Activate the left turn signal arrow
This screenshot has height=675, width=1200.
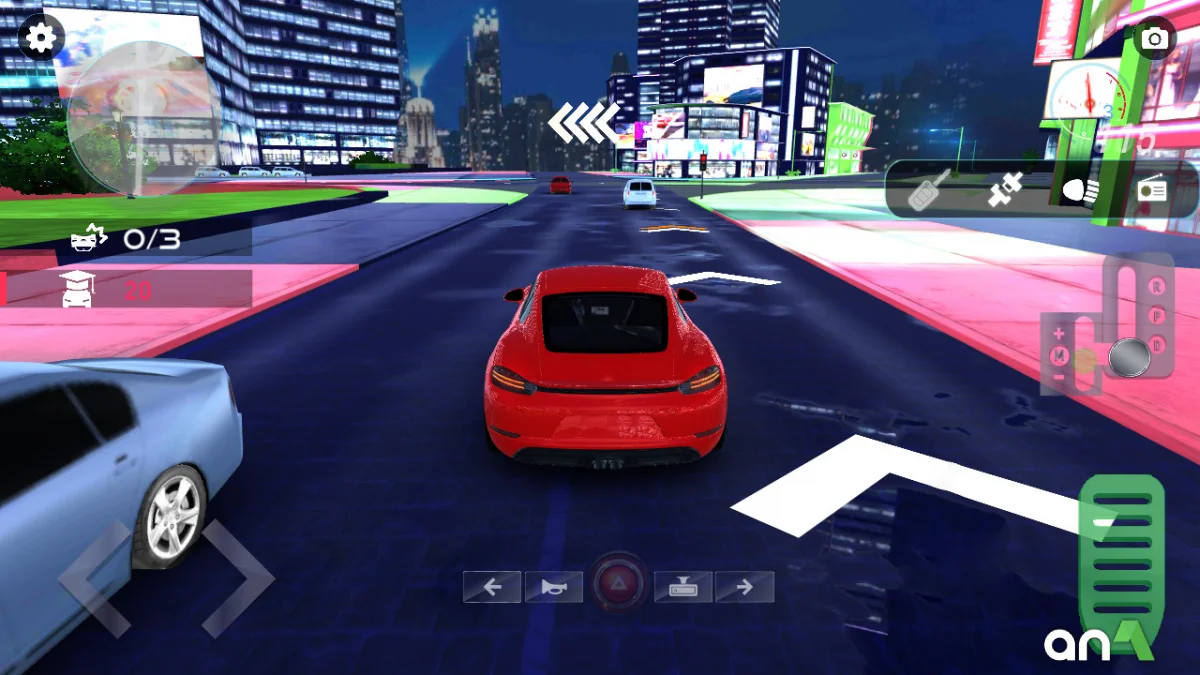tap(492, 587)
